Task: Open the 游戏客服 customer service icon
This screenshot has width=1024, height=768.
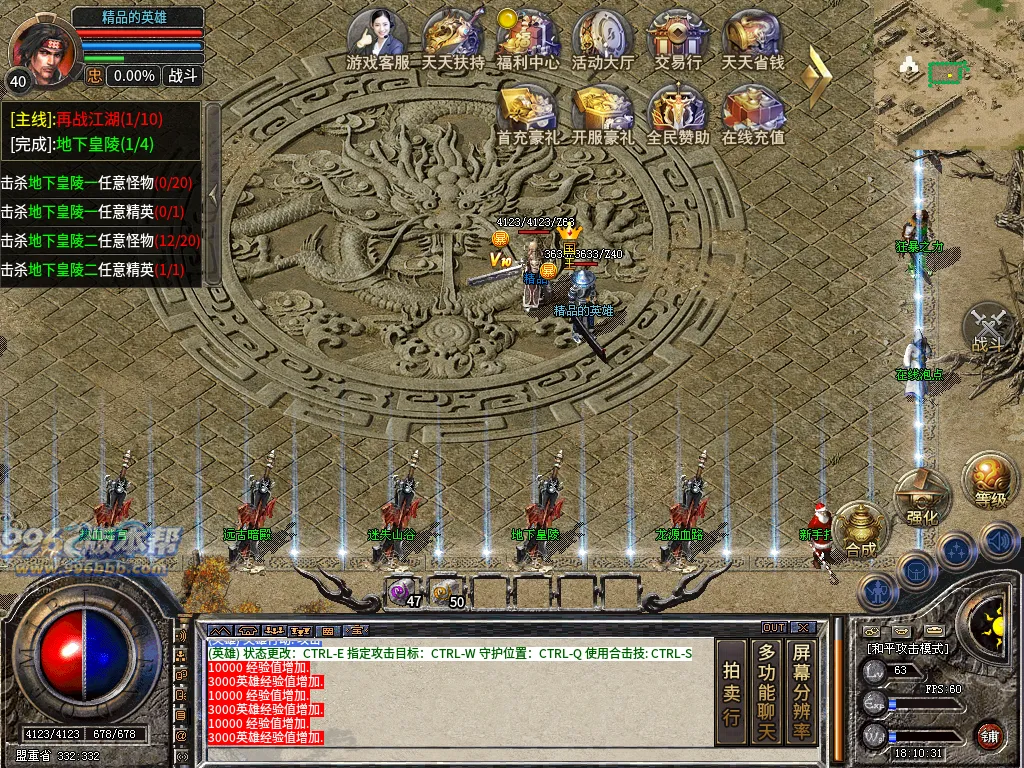Action: 377,38
